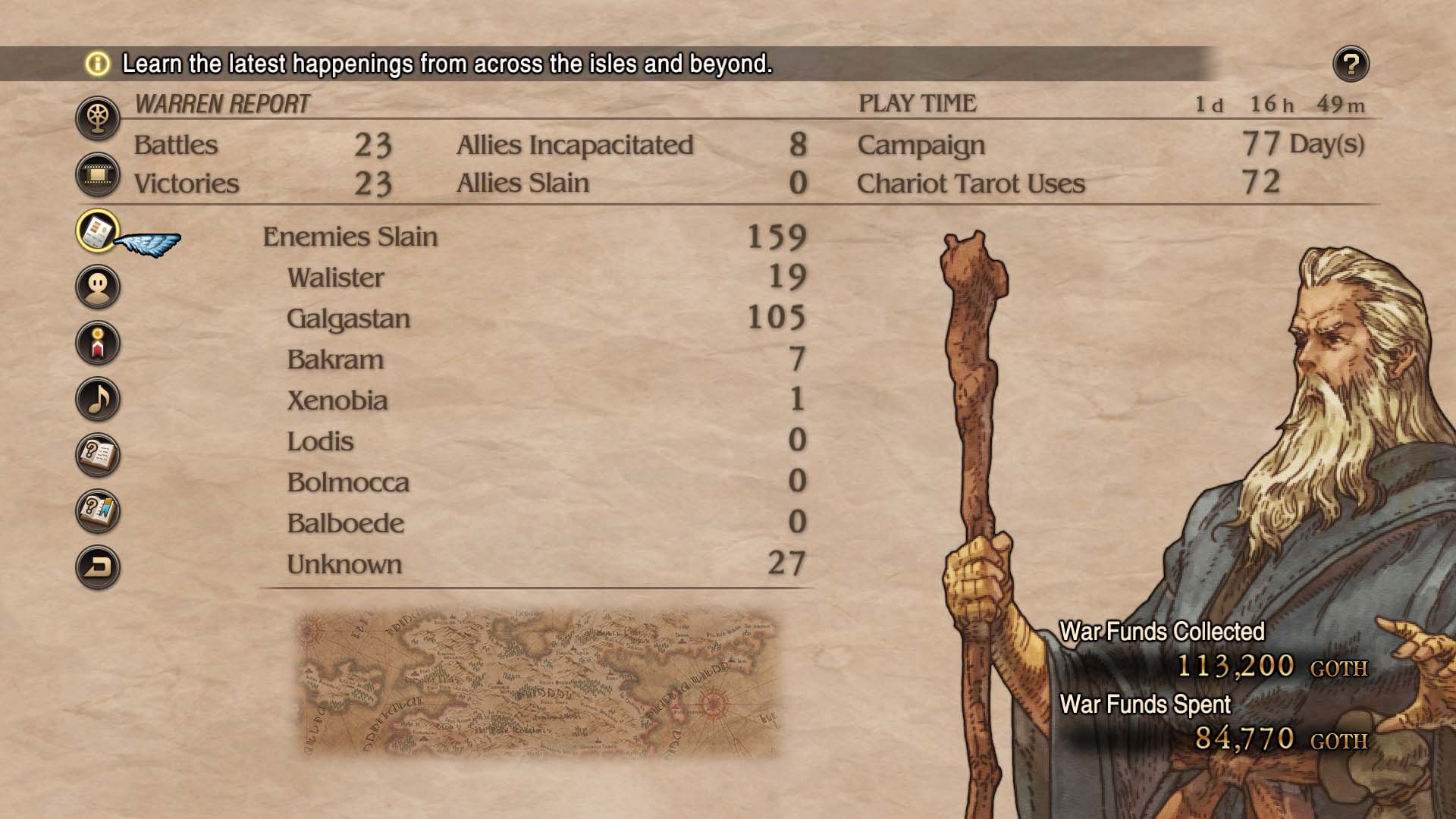1456x819 pixels.
Task: Open the music note sound player icon
Action: click(x=99, y=398)
